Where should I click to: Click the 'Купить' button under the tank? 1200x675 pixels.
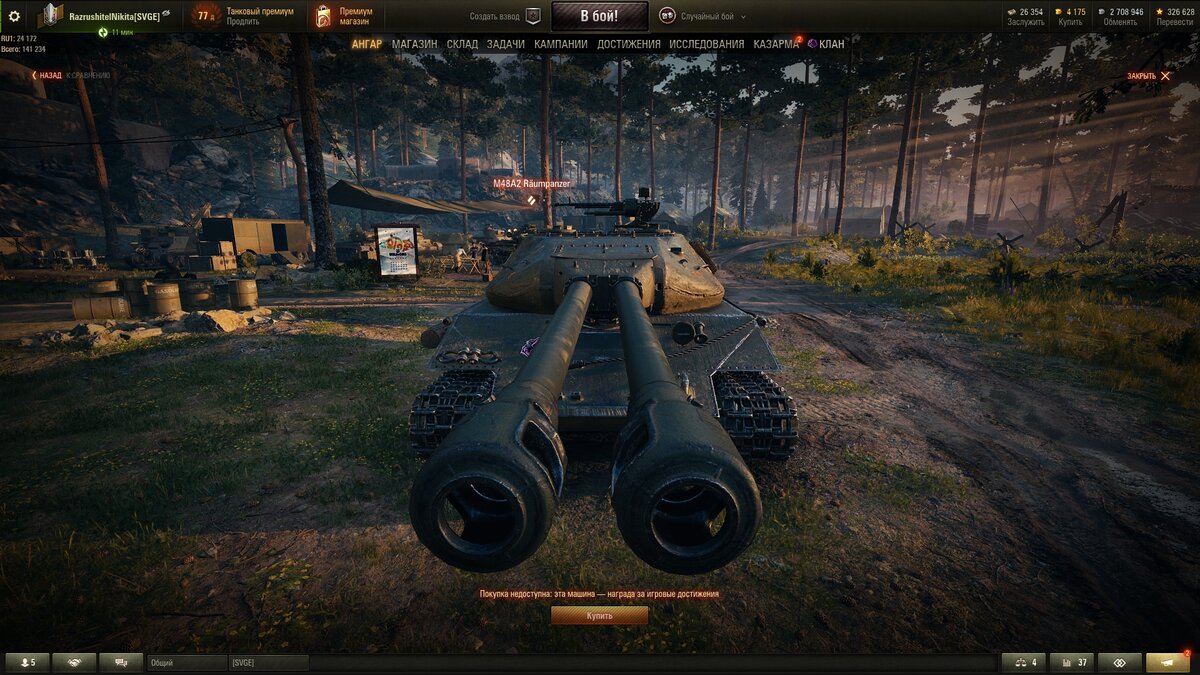tap(599, 616)
